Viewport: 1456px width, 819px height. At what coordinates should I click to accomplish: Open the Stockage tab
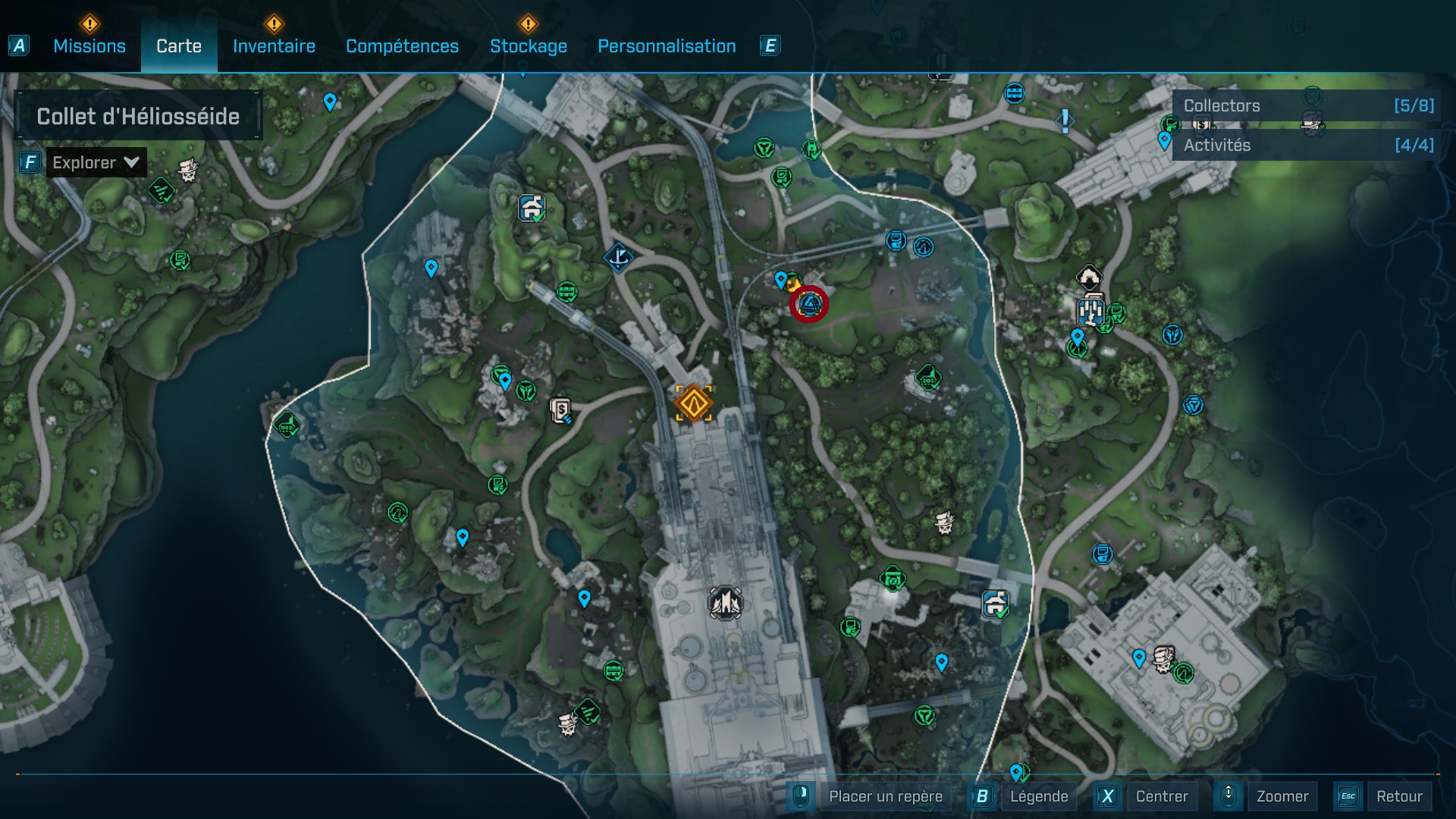pos(528,46)
